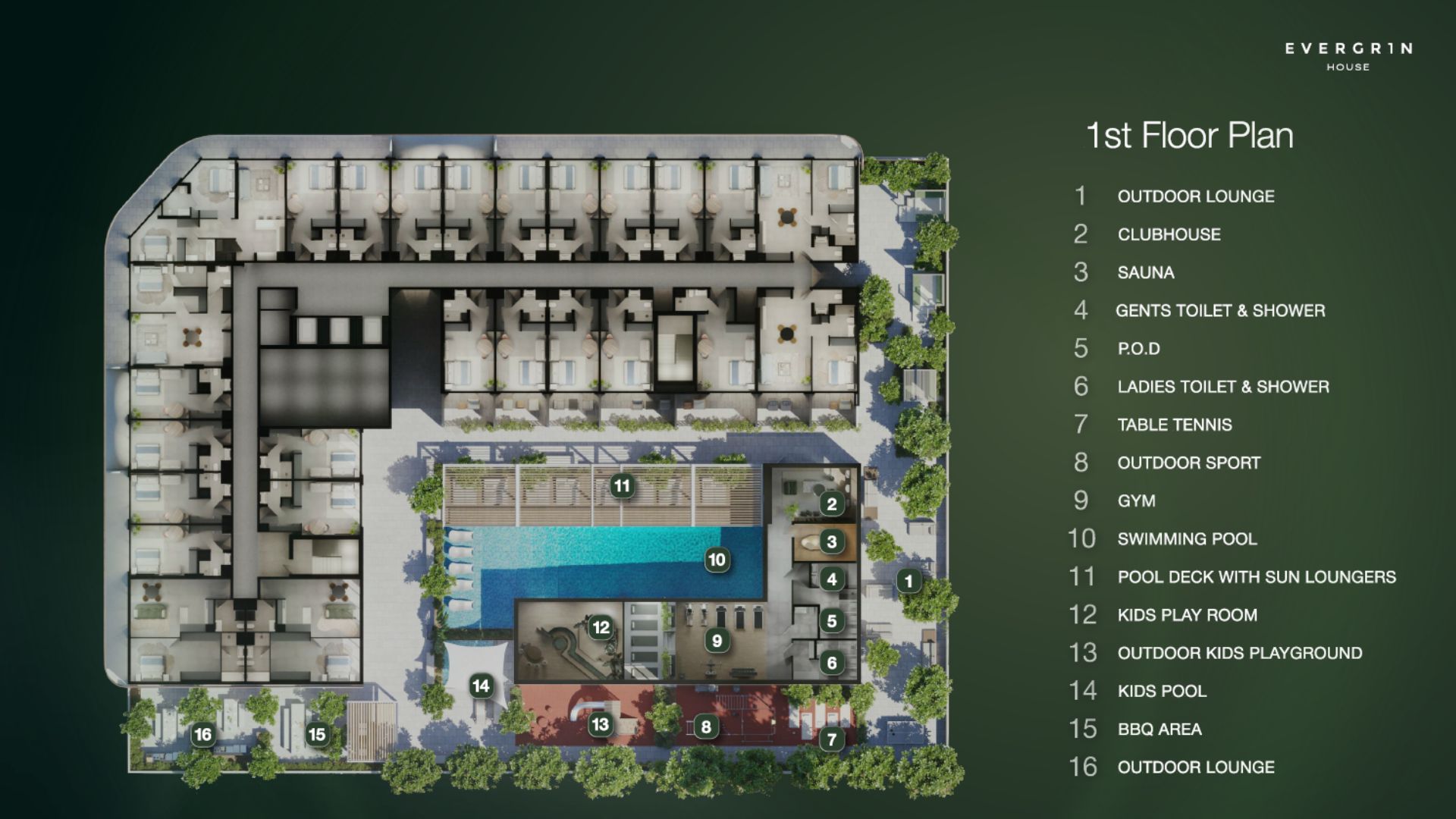Choose marker 2 on the clubhouse room
1456x819 pixels.
832,504
